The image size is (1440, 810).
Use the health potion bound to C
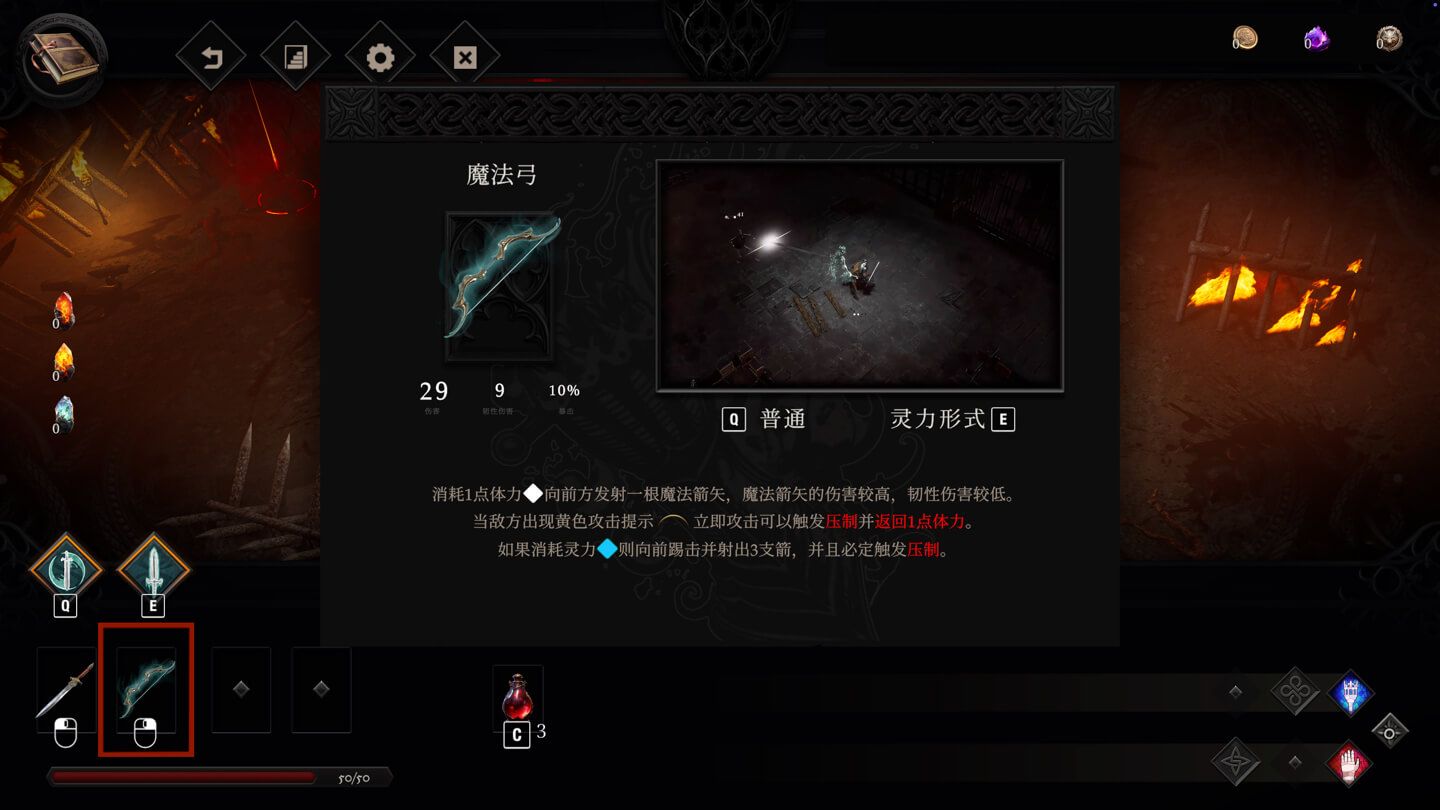518,697
